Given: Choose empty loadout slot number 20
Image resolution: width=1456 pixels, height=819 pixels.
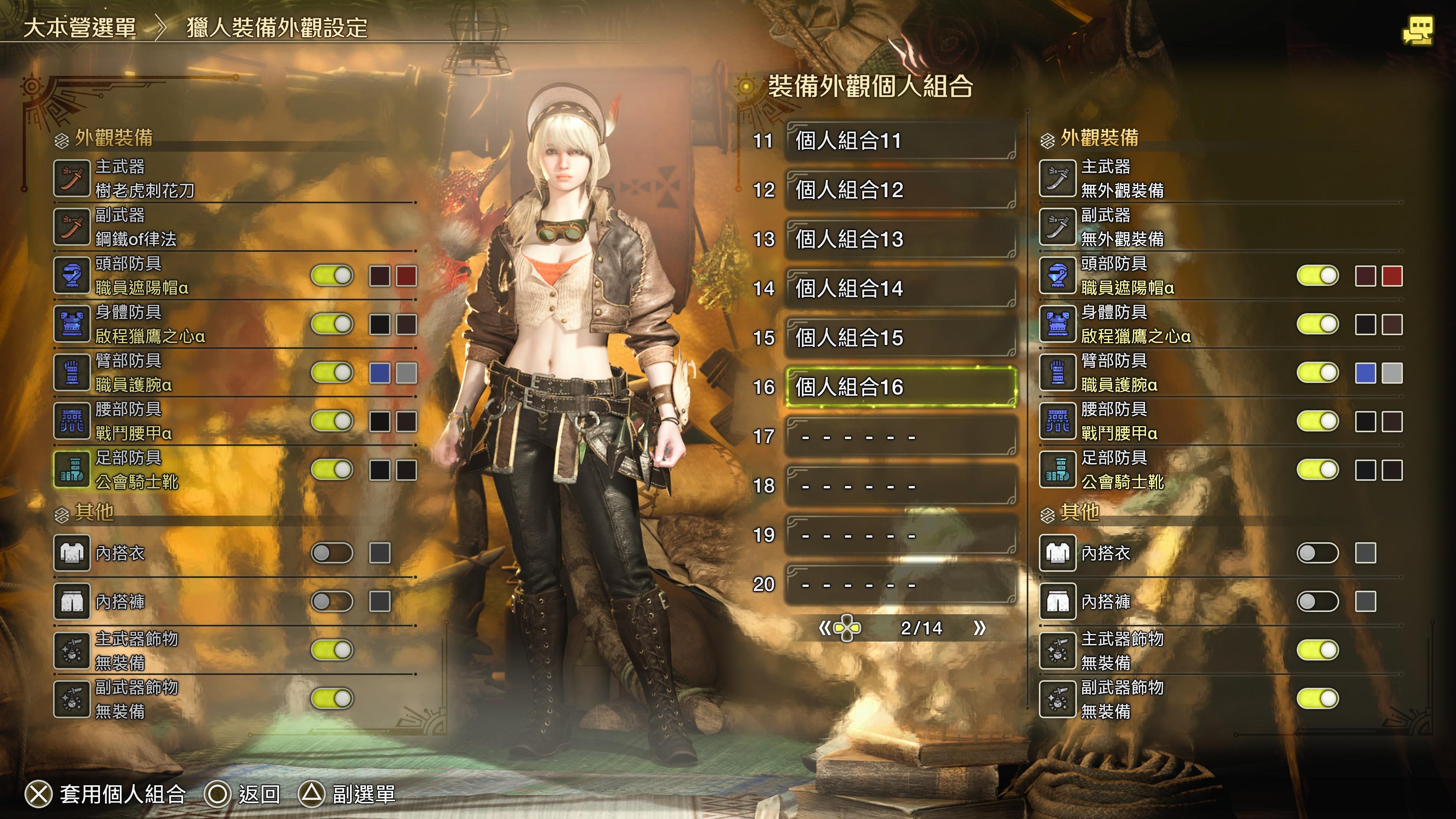Looking at the screenshot, I should (901, 584).
